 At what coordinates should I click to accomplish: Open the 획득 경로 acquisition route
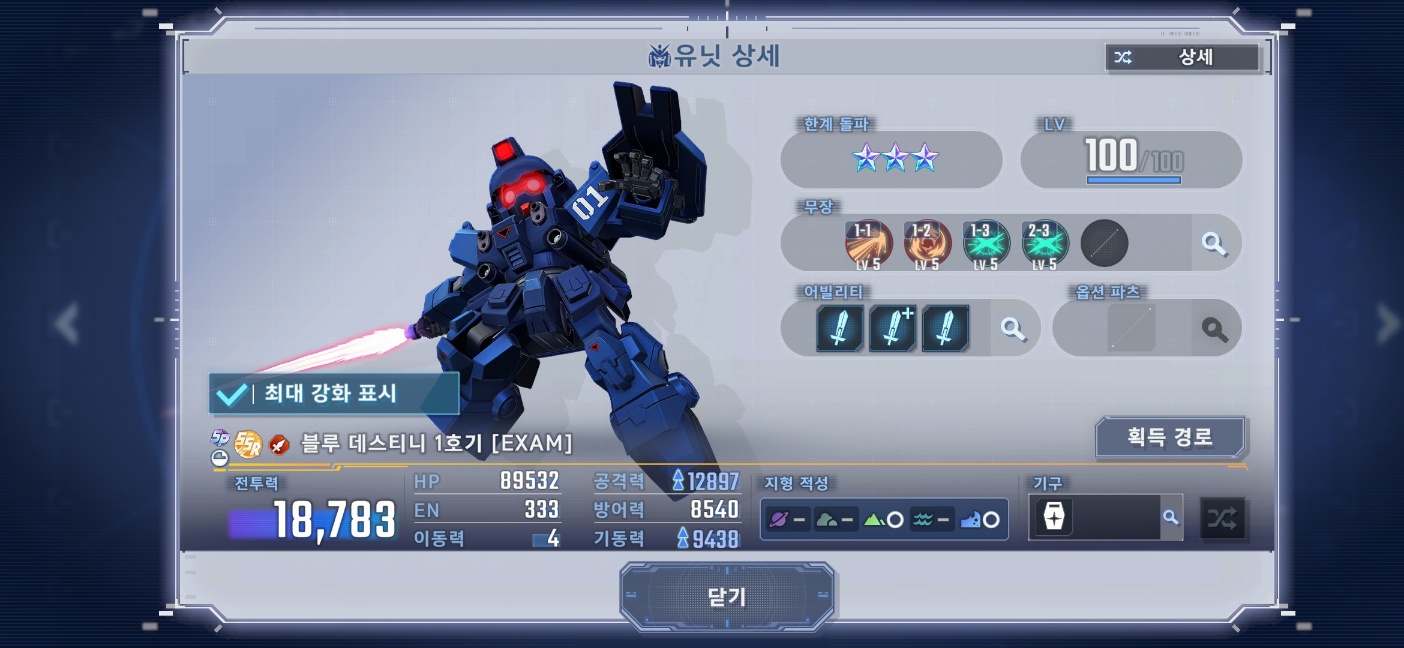(1170, 437)
